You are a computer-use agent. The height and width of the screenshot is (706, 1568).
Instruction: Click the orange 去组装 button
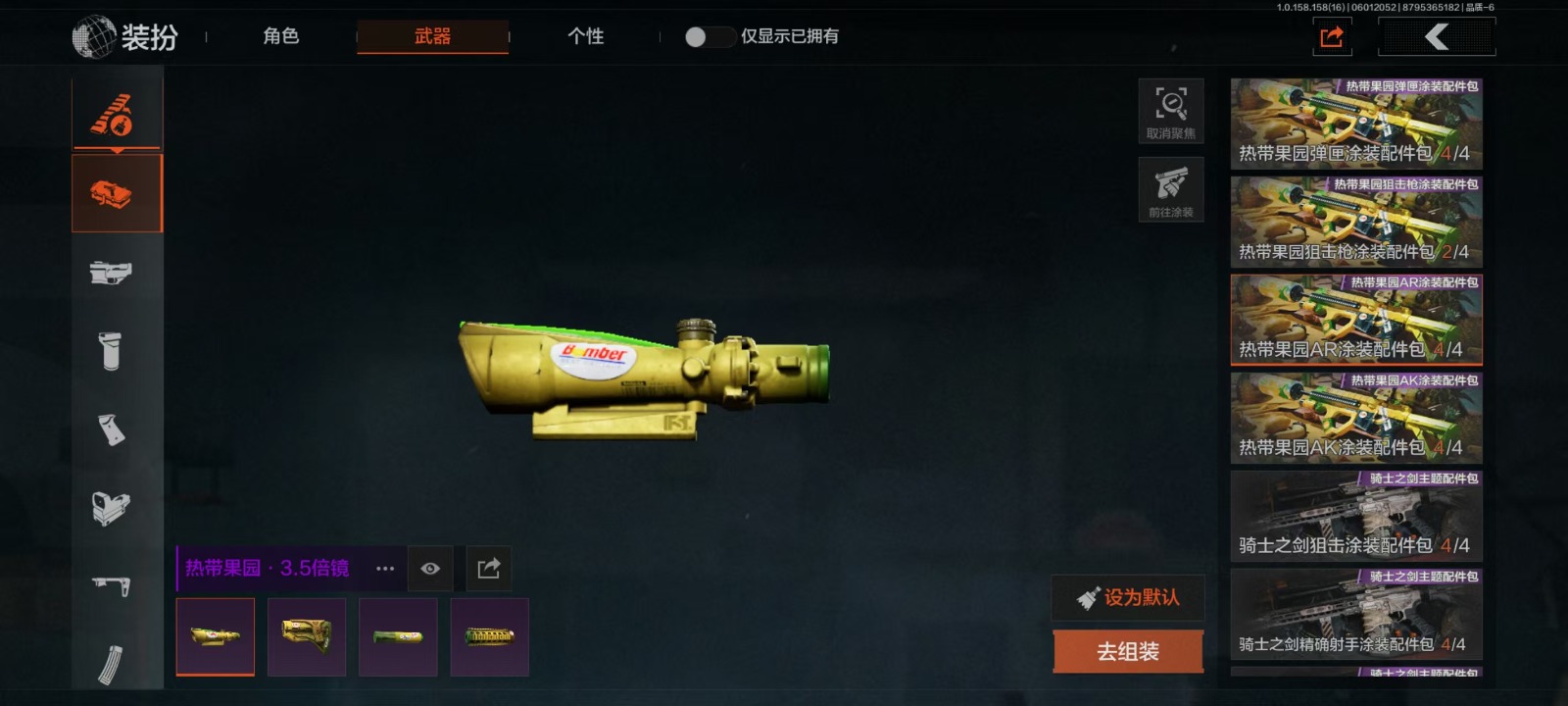click(x=1128, y=651)
